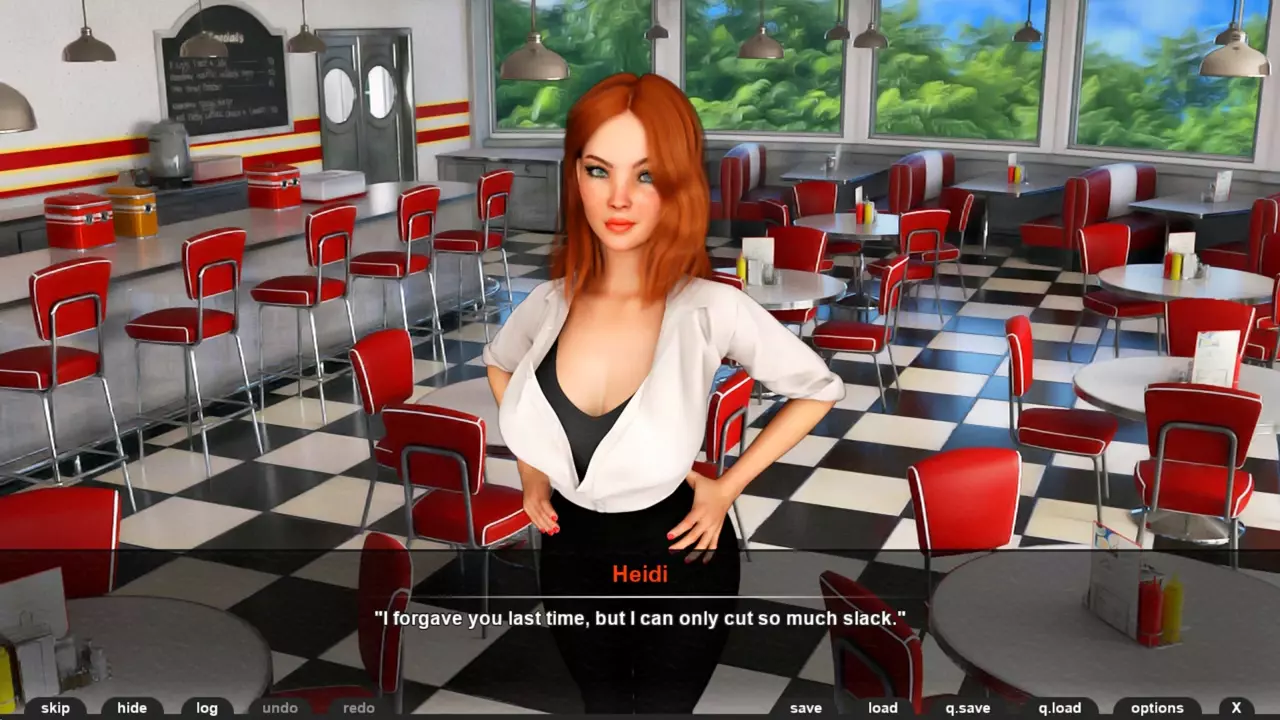Image resolution: width=1280 pixels, height=720 pixels.
Task: Quick save with q.save
Action: pyautogui.click(x=968, y=708)
